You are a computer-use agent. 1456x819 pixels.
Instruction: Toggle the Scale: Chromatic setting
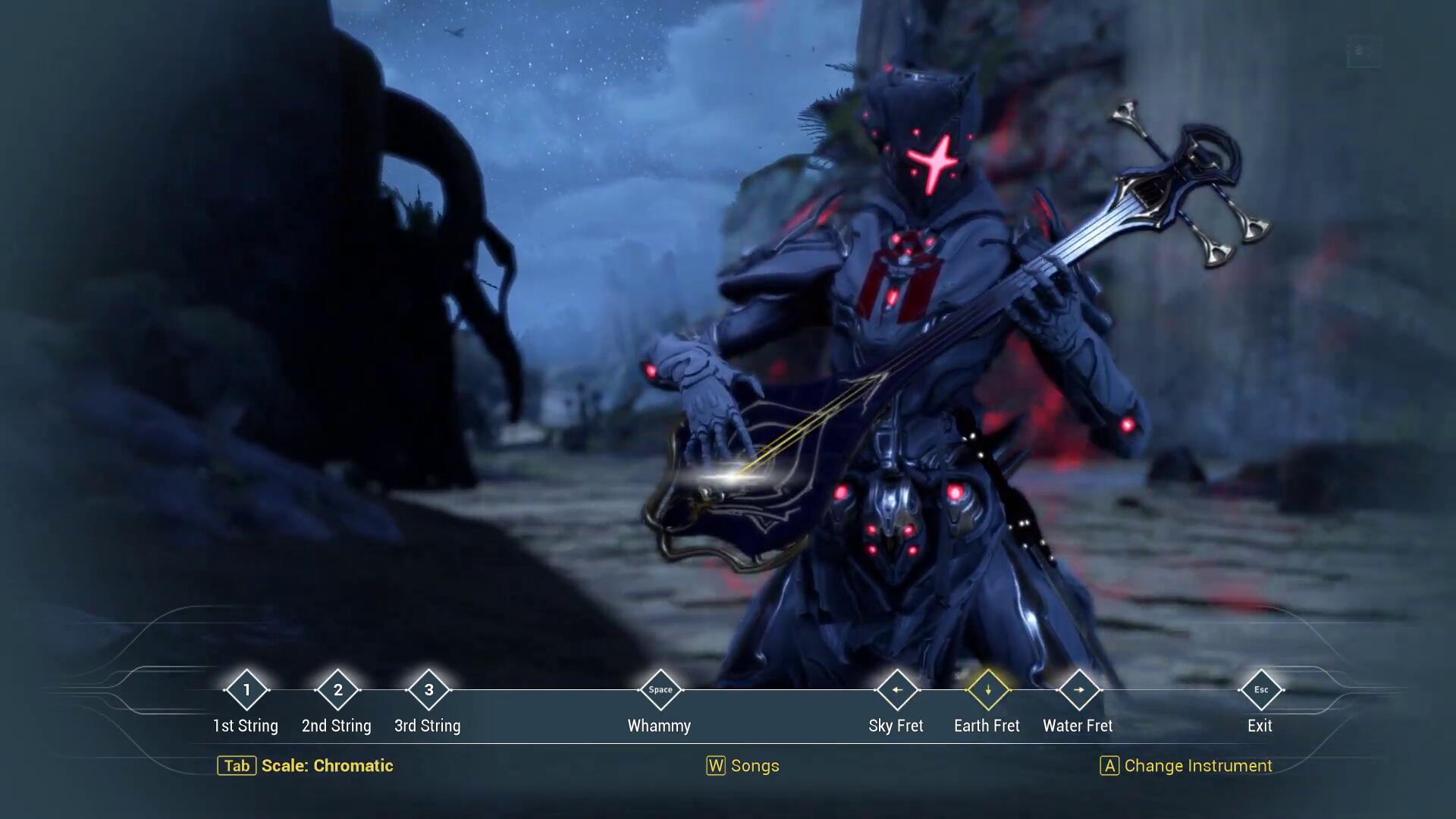pos(306,766)
